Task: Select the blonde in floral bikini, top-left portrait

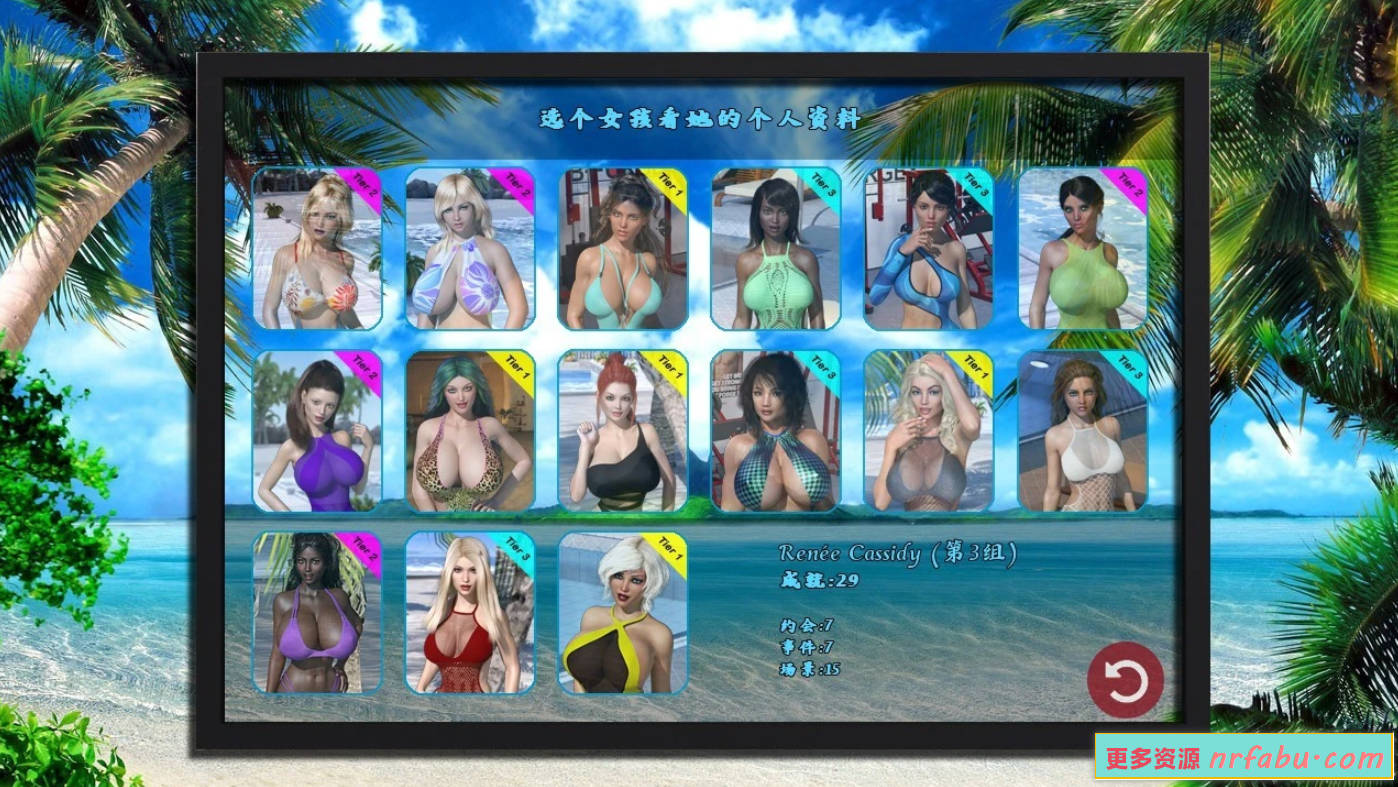Action: pyautogui.click(x=318, y=250)
